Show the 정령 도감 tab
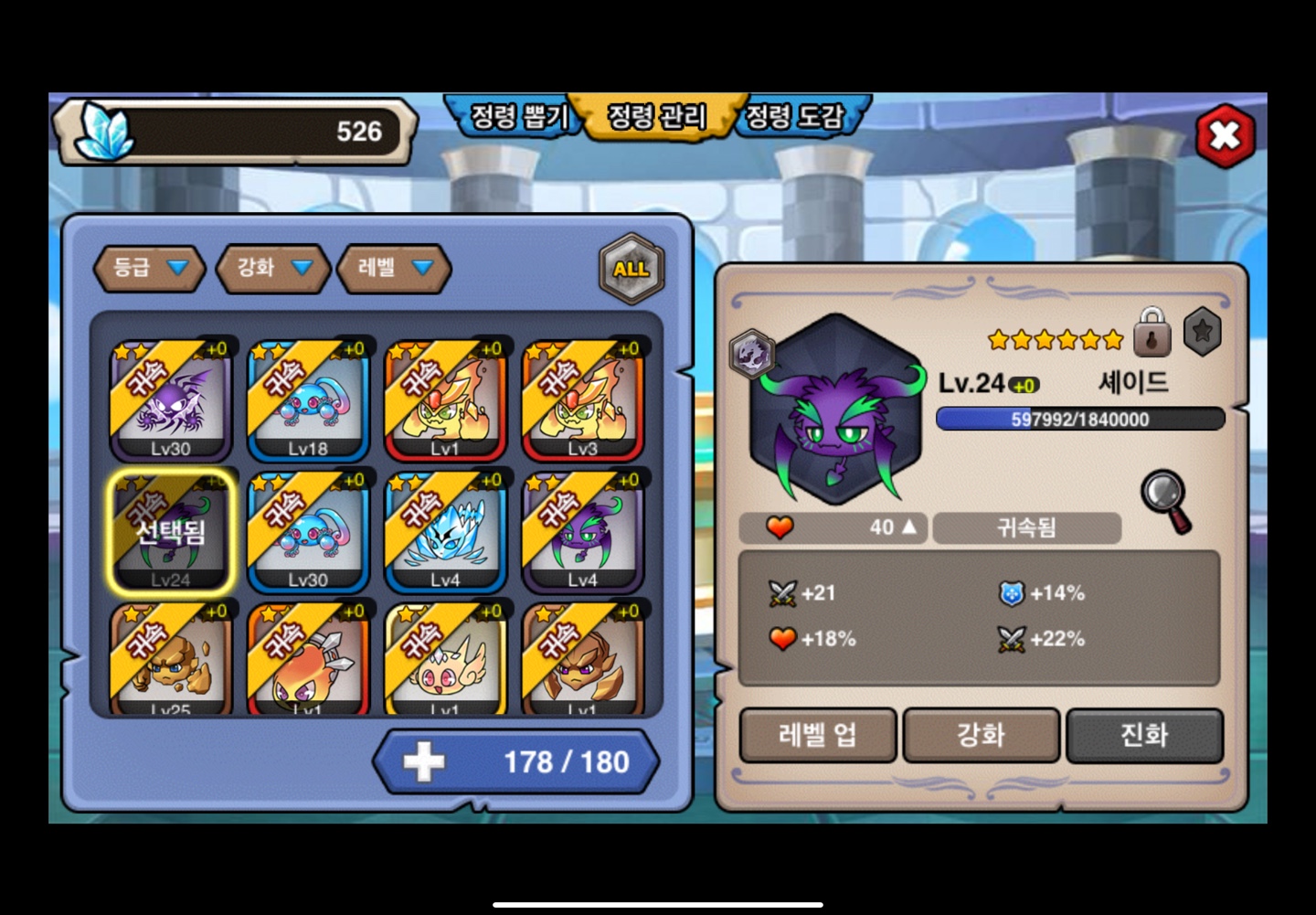The height and width of the screenshot is (915, 1316). coord(794,117)
